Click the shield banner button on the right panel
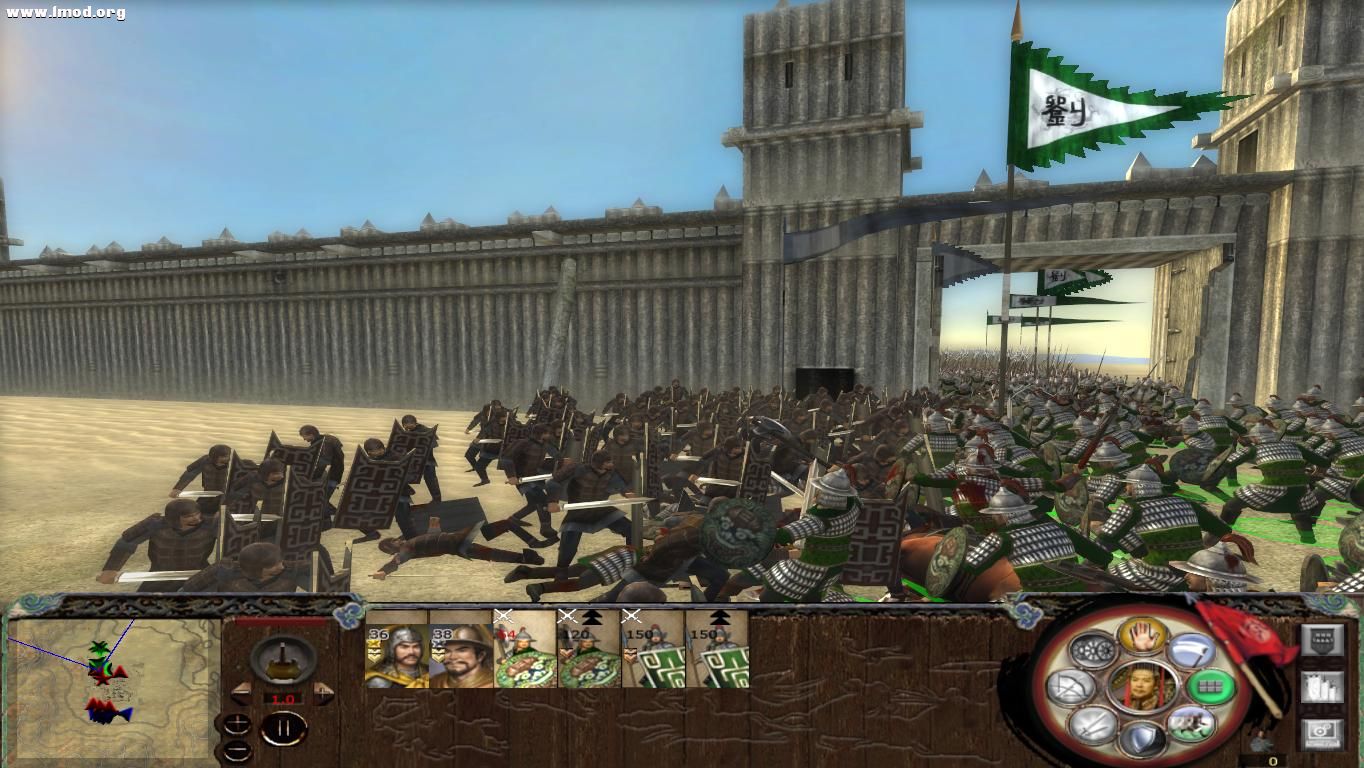 point(1323,639)
